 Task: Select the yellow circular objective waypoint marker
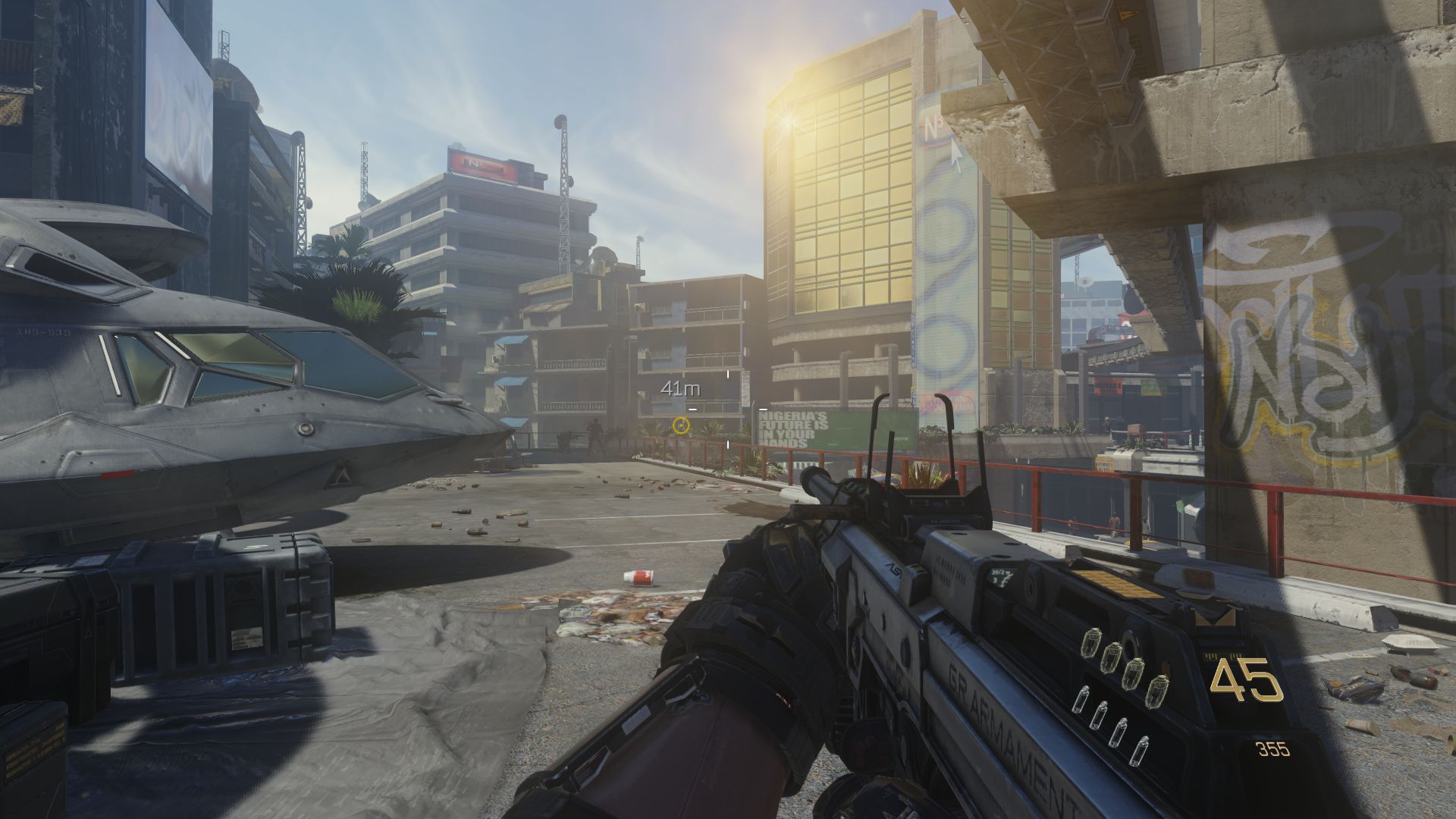[x=680, y=425]
